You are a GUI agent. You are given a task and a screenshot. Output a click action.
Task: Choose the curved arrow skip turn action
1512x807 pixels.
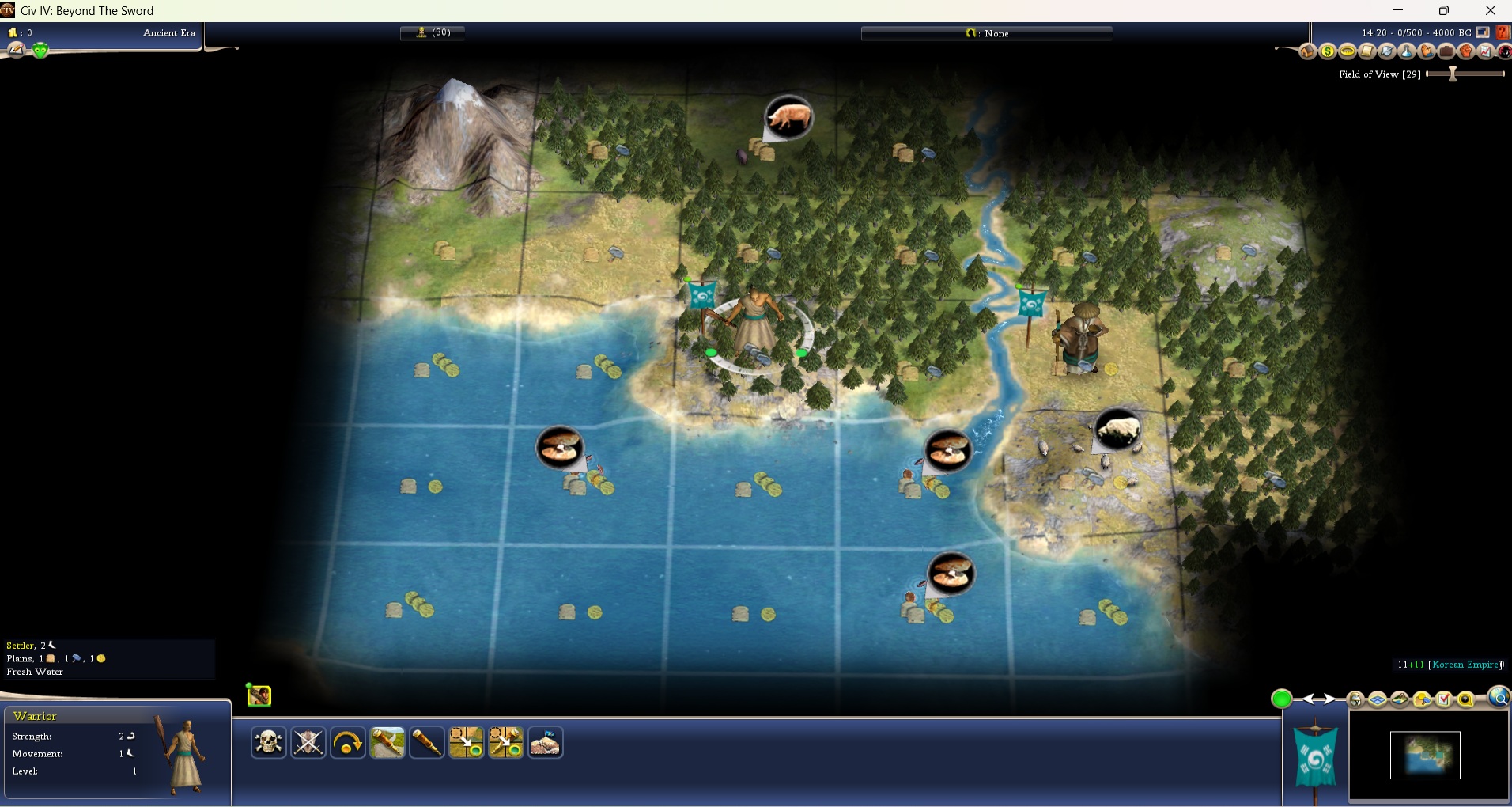(x=348, y=743)
